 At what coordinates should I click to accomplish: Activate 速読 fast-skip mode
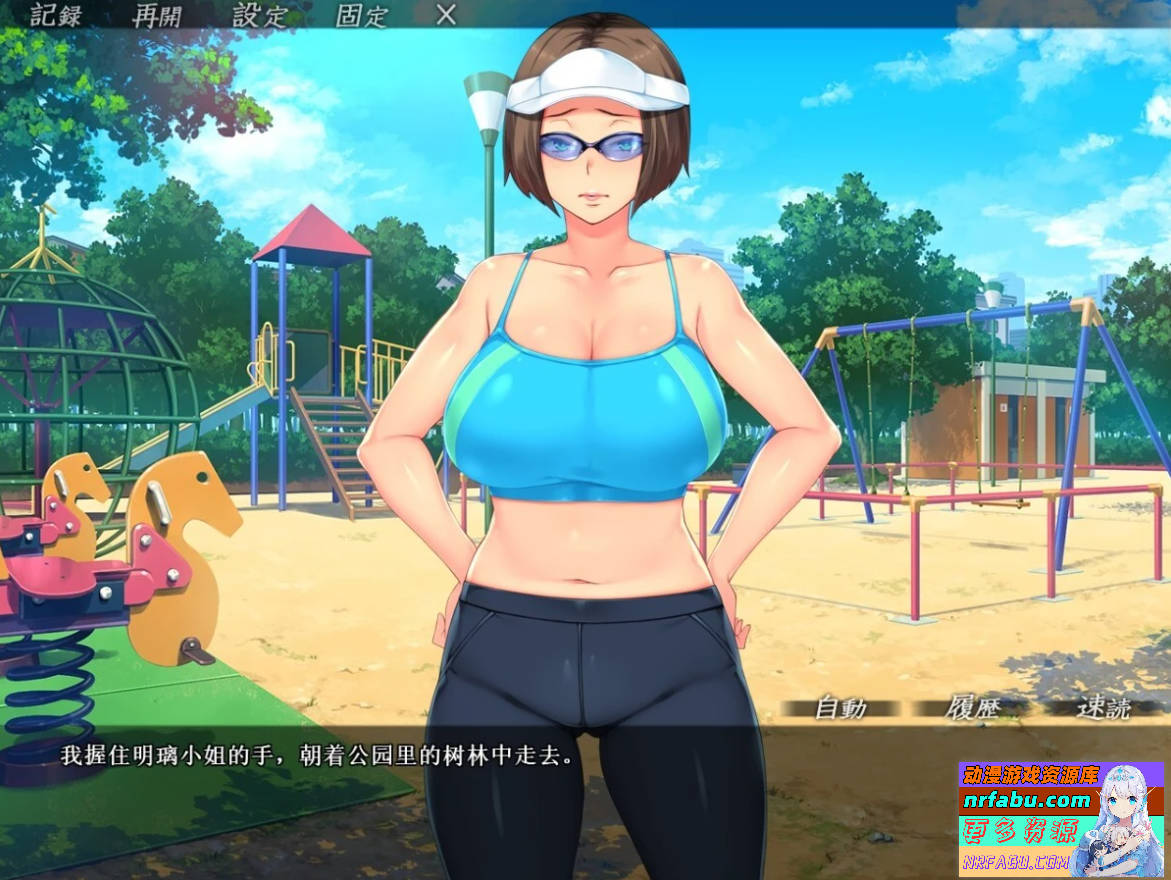[1104, 708]
